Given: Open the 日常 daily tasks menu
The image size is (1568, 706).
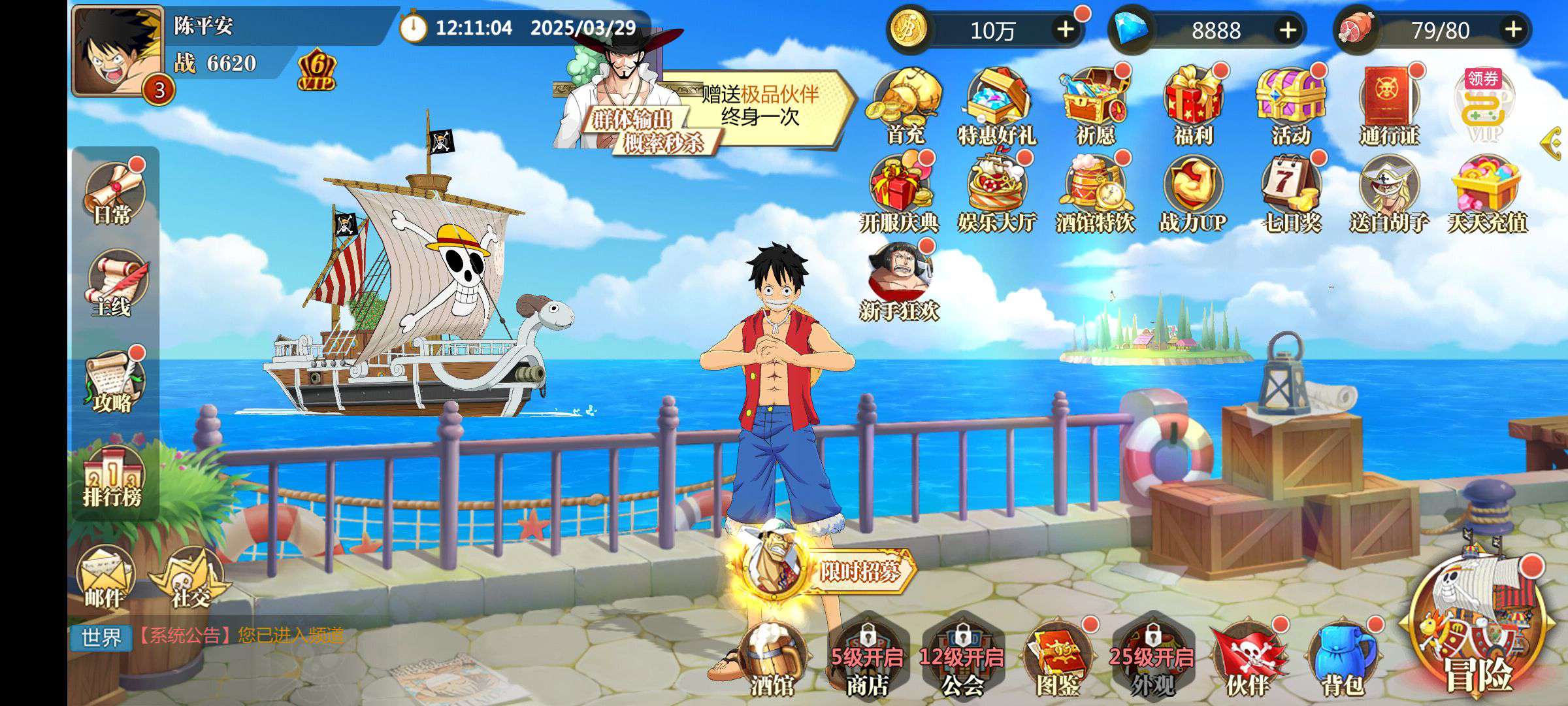Looking at the screenshot, I should click(x=114, y=192).
